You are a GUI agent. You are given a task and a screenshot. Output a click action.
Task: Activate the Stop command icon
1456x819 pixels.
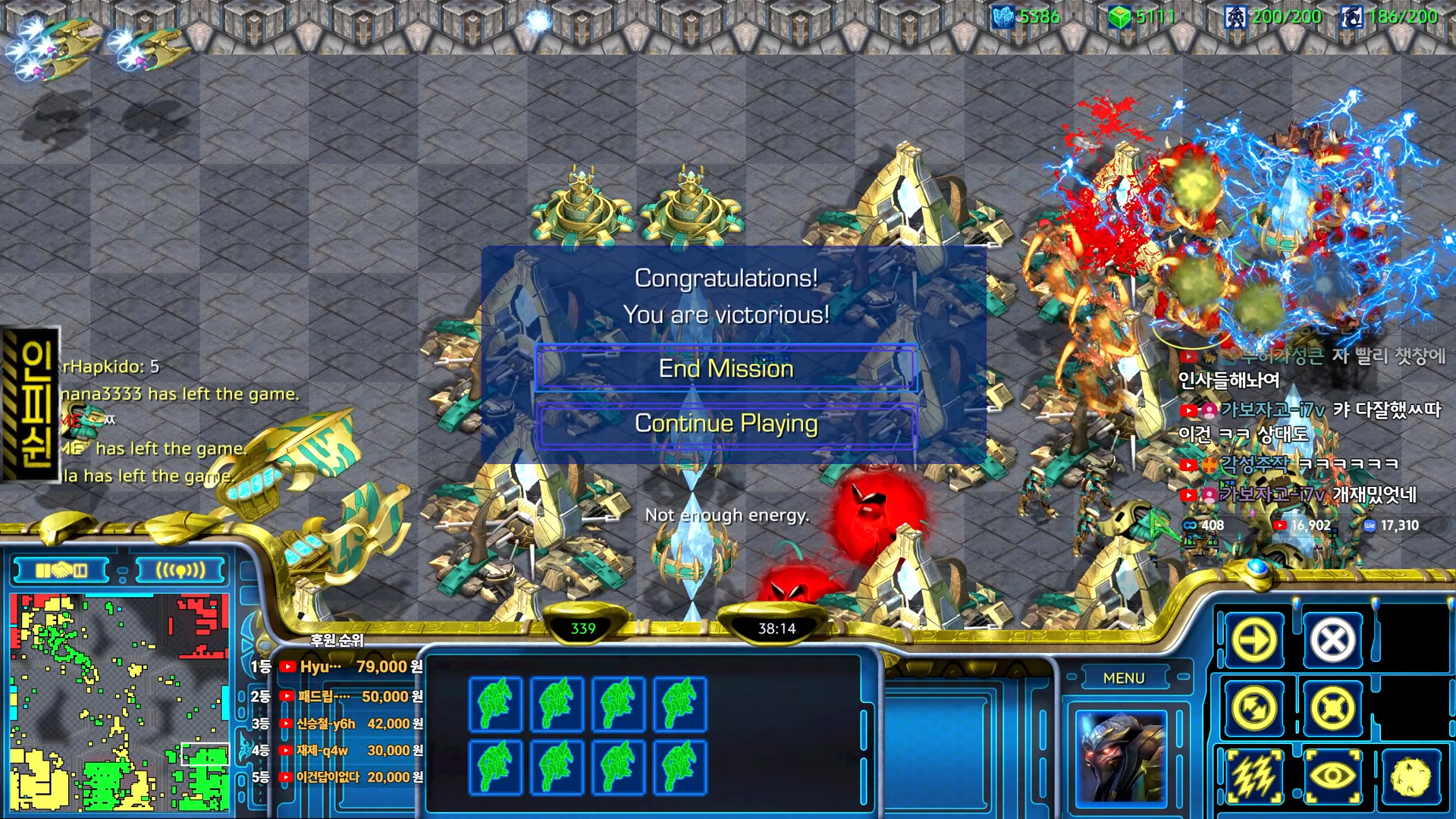1332,641
